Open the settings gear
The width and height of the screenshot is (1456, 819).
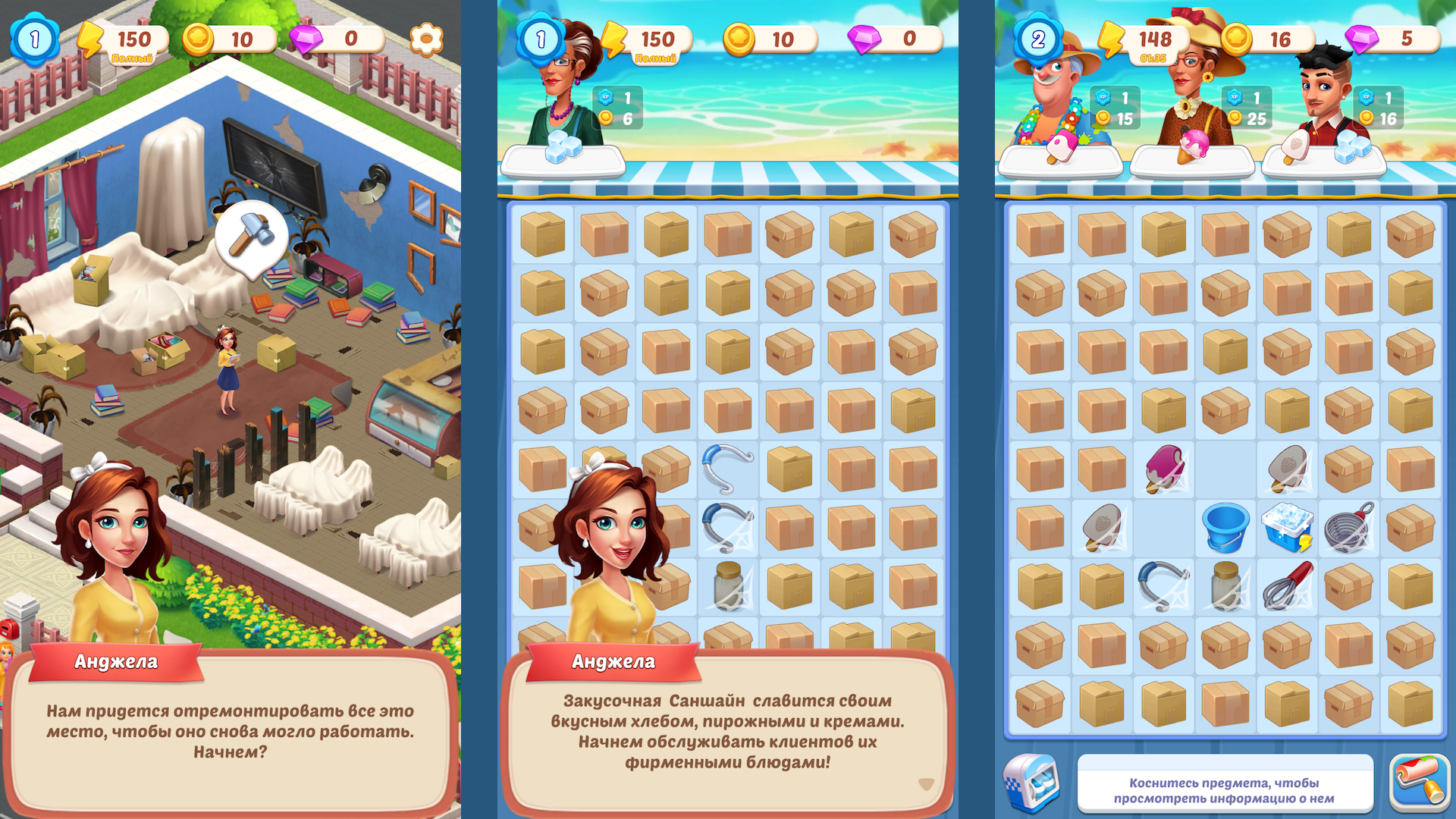coord(428,40)
